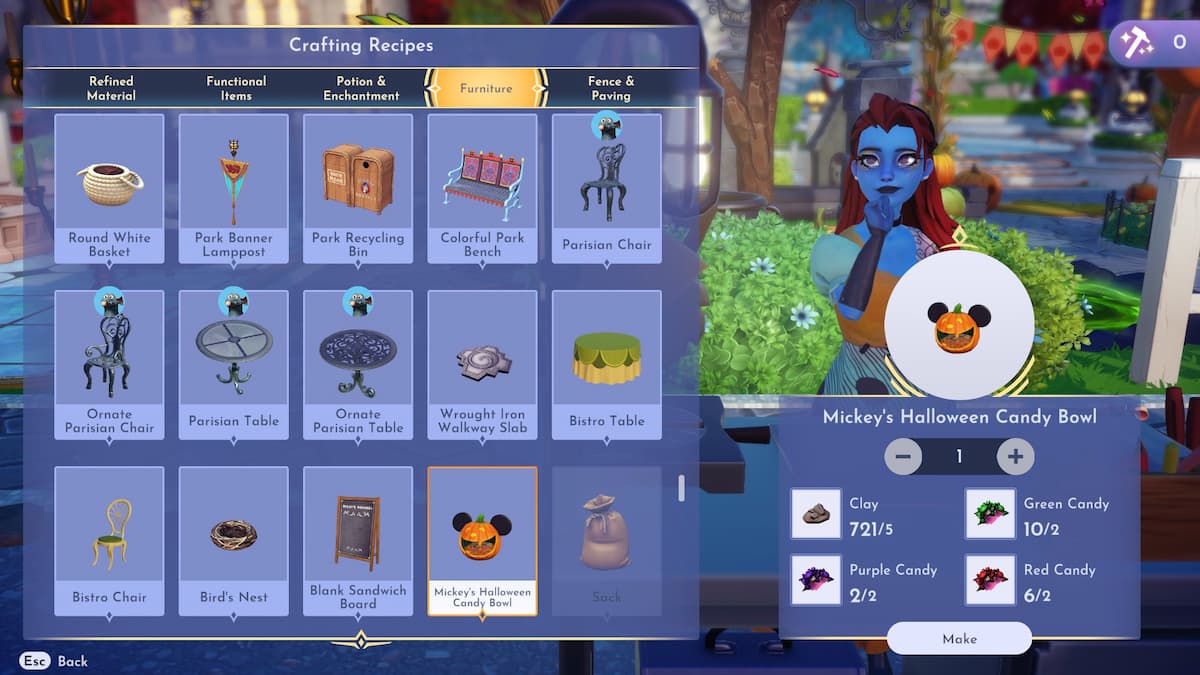Show the Fence & Paving tab
The width and height of the screenshot is (1200, 675).
coord(610,88)
